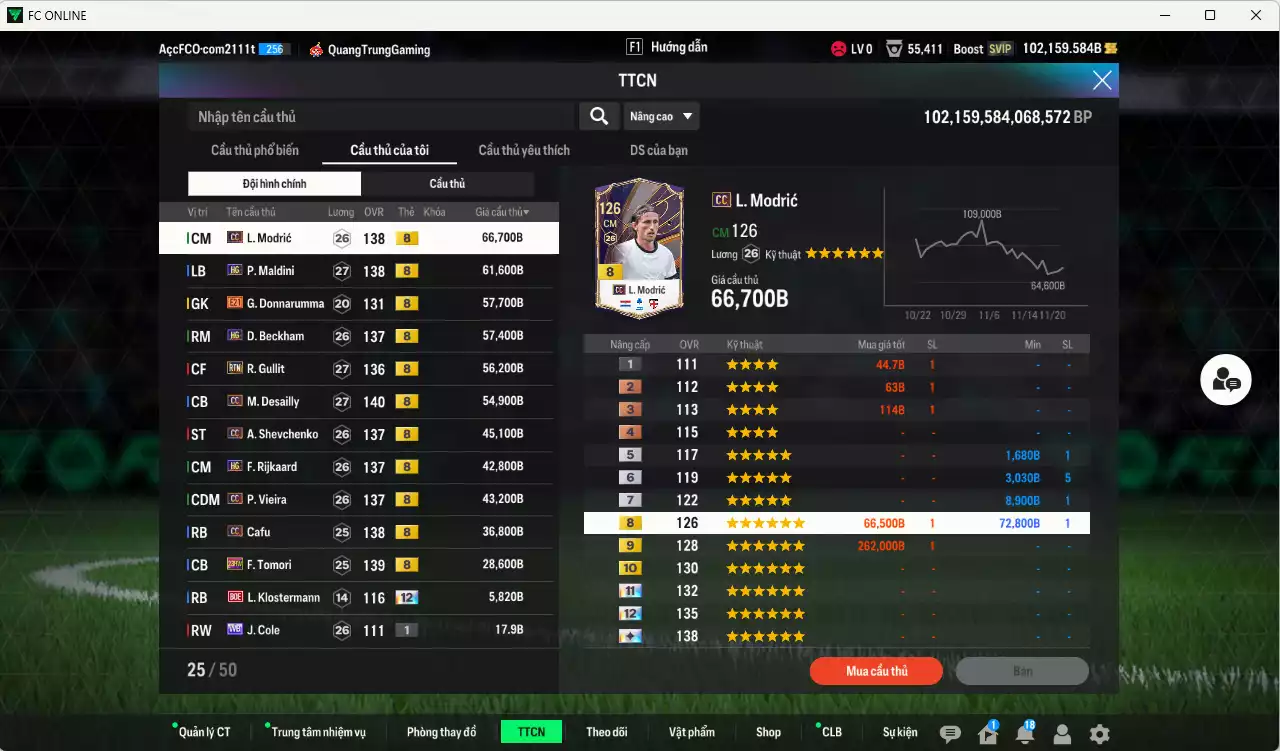Click the trophy currency icon showing 55,411

[893, 46]
